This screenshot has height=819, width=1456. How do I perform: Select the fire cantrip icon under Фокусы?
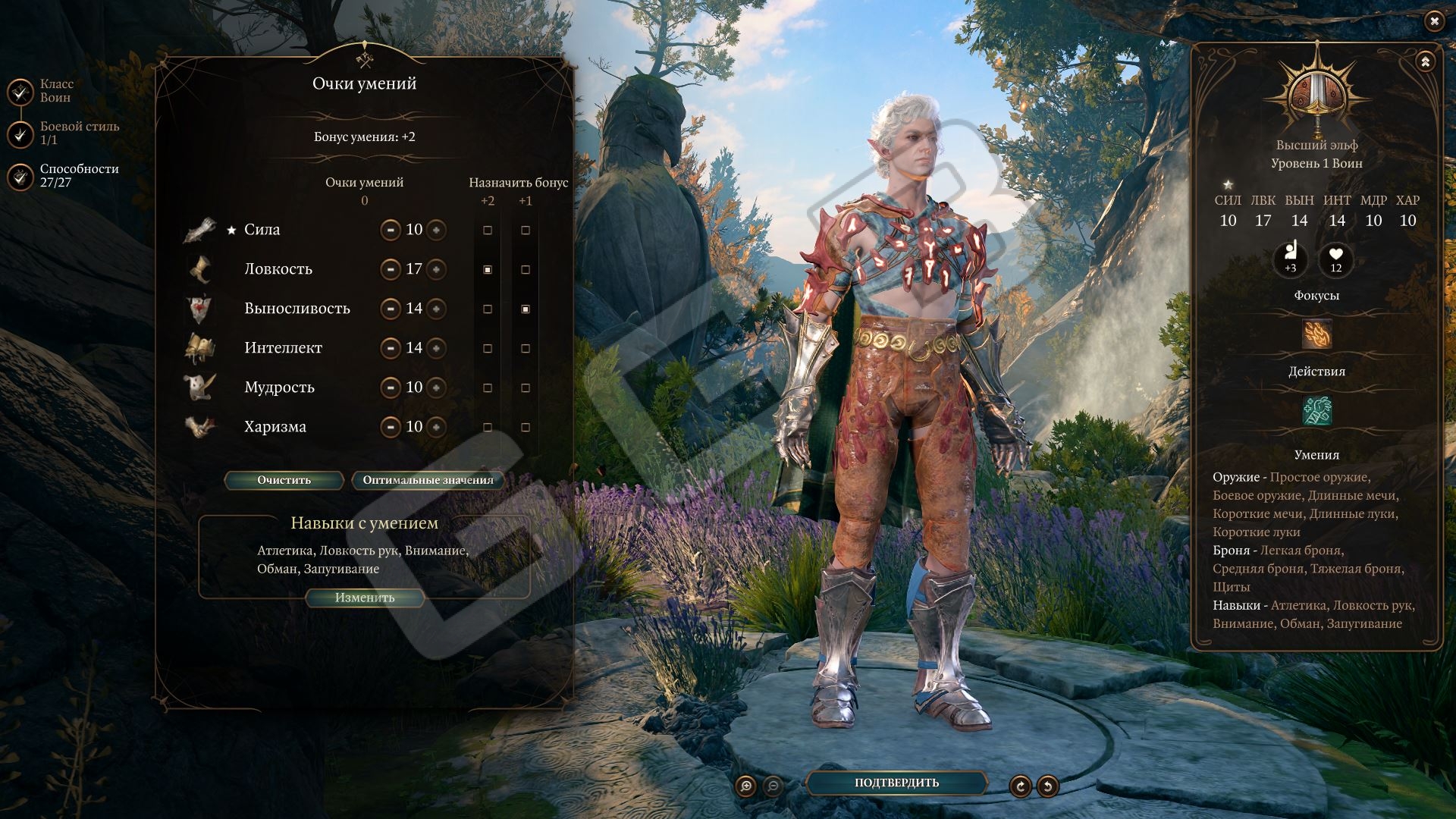tap(1316, 334)
